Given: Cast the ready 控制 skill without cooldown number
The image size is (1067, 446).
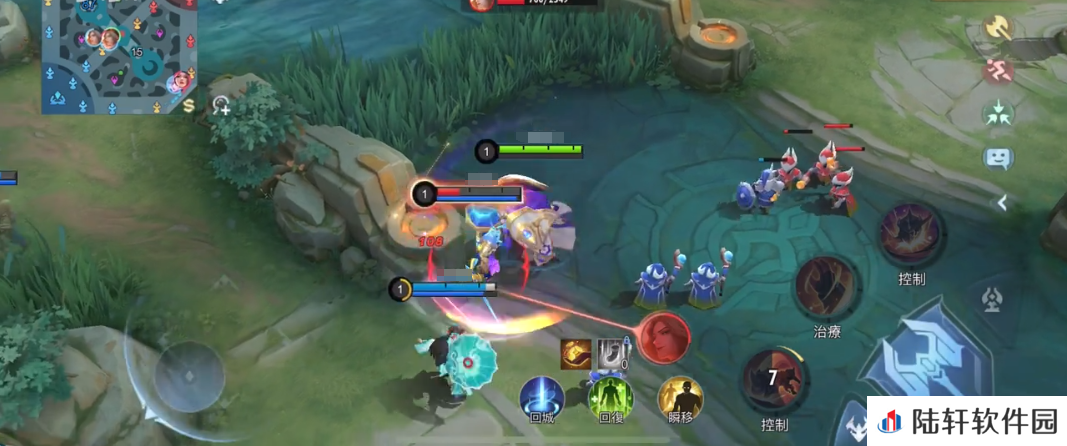Looking at the screenshot, I should [910, 235].
